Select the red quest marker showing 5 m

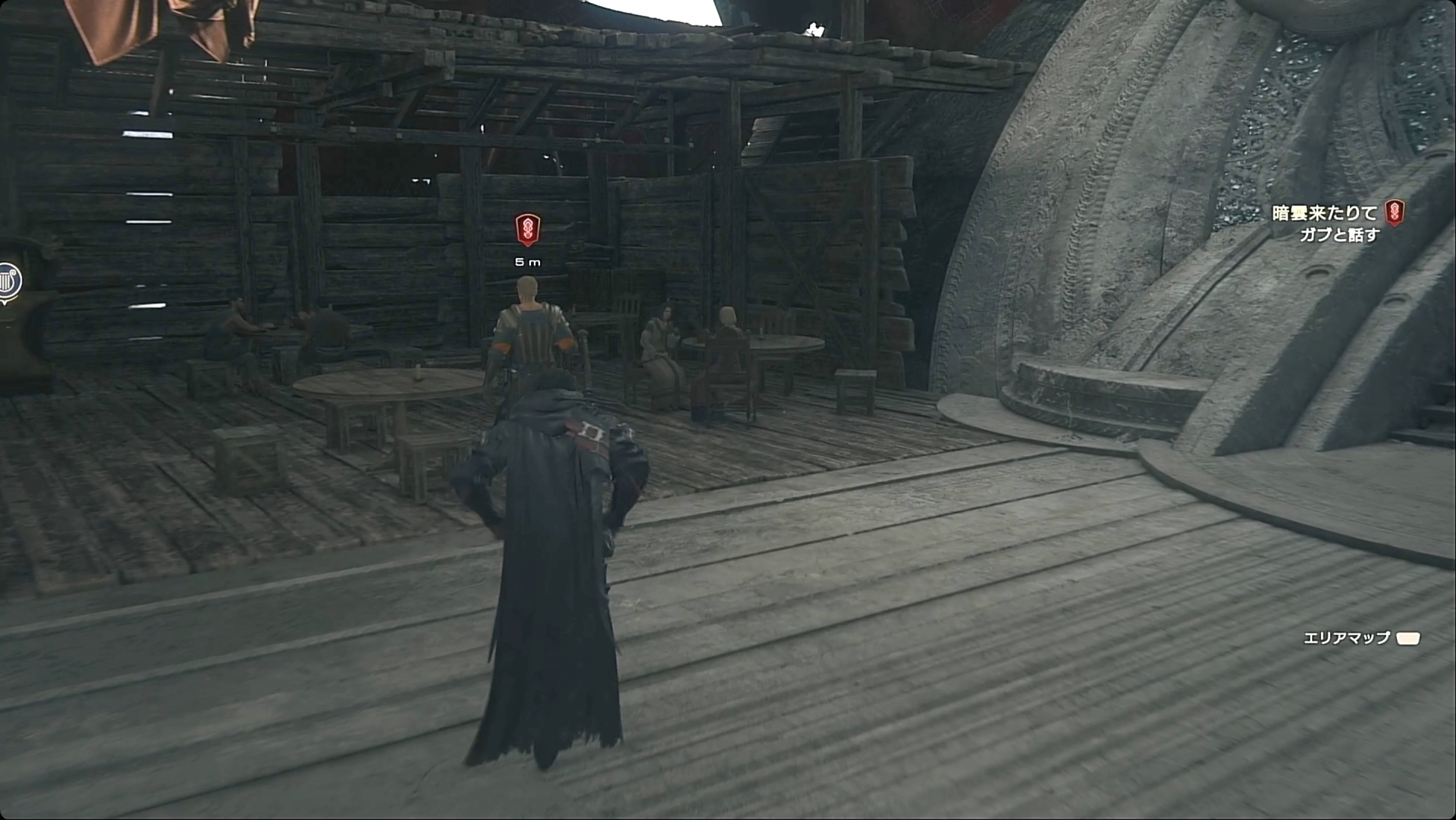click(x=528, y=230)
